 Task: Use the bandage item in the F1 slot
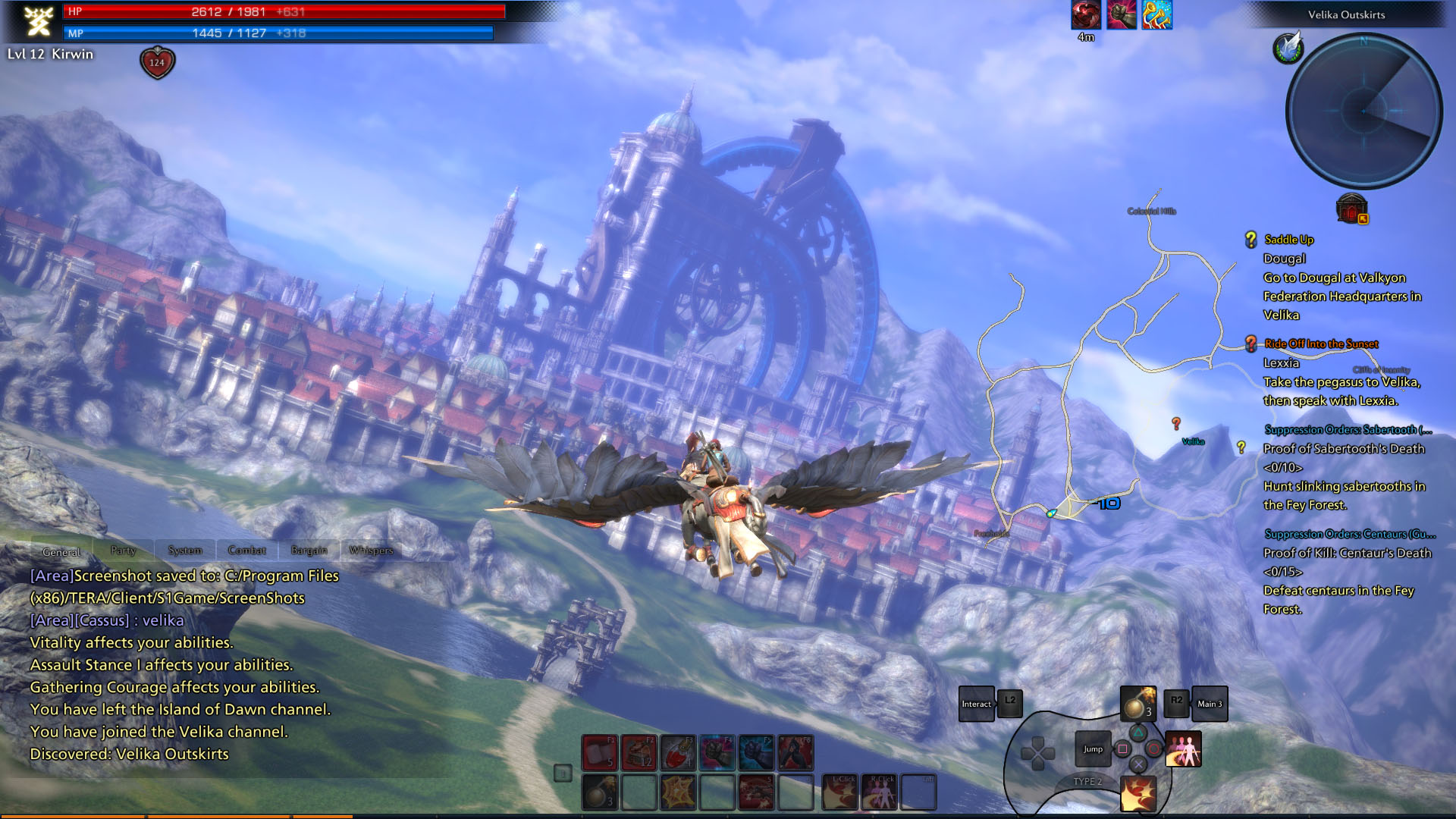click(600, 752)
